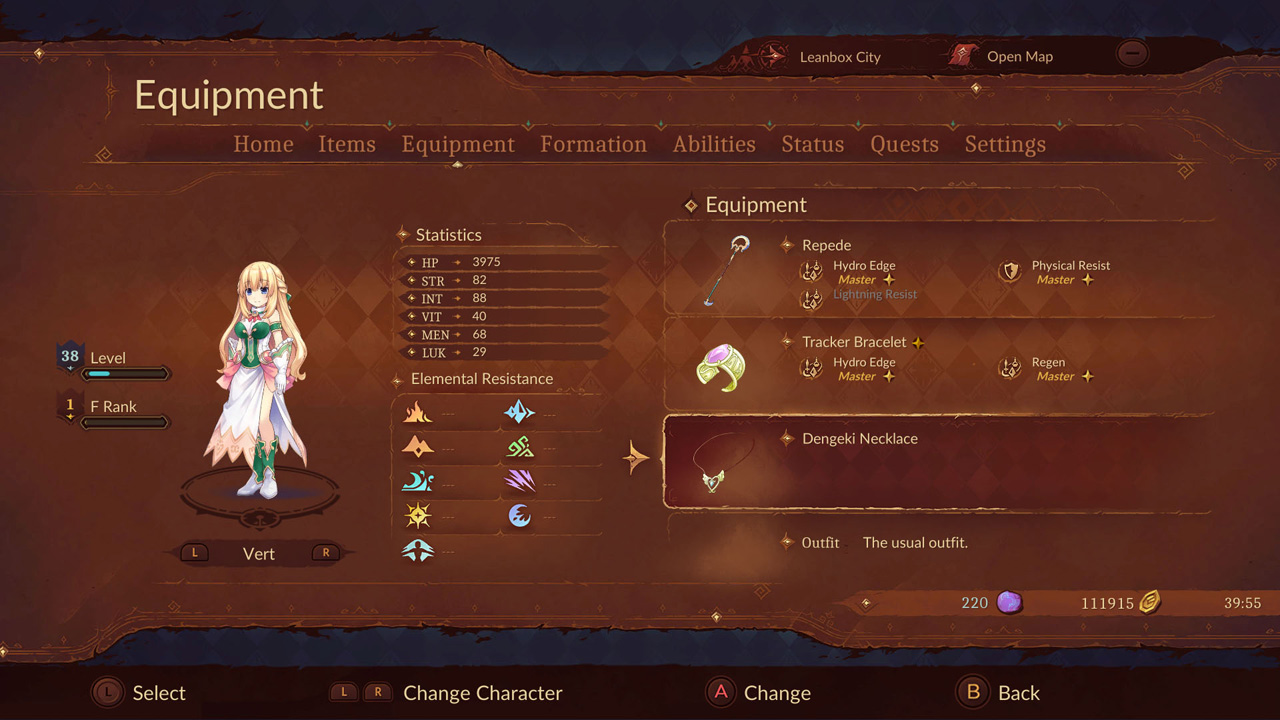
Task: Toggle the Lightning Resist skill on Repede
Action: point(874,294)
